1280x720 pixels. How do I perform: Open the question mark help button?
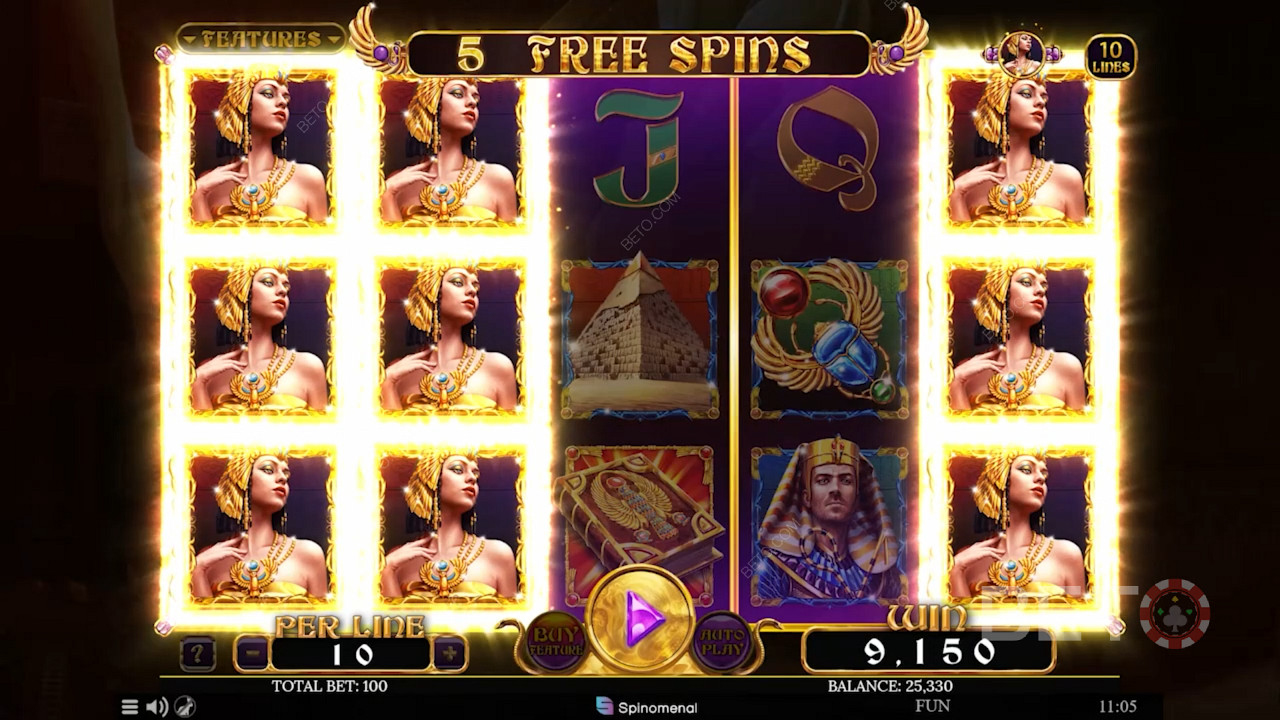tap(197, 655)
